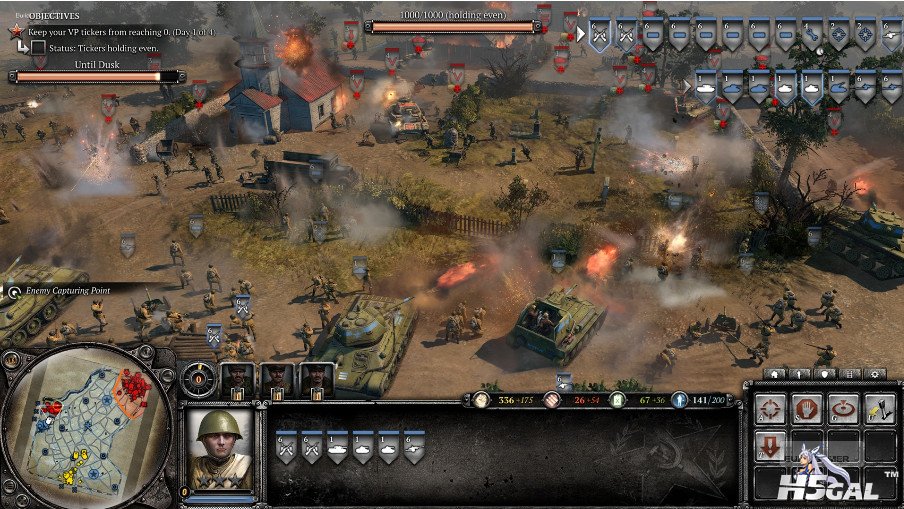
Task: Toggle the objective status checkbox
Action: point(37,47)
